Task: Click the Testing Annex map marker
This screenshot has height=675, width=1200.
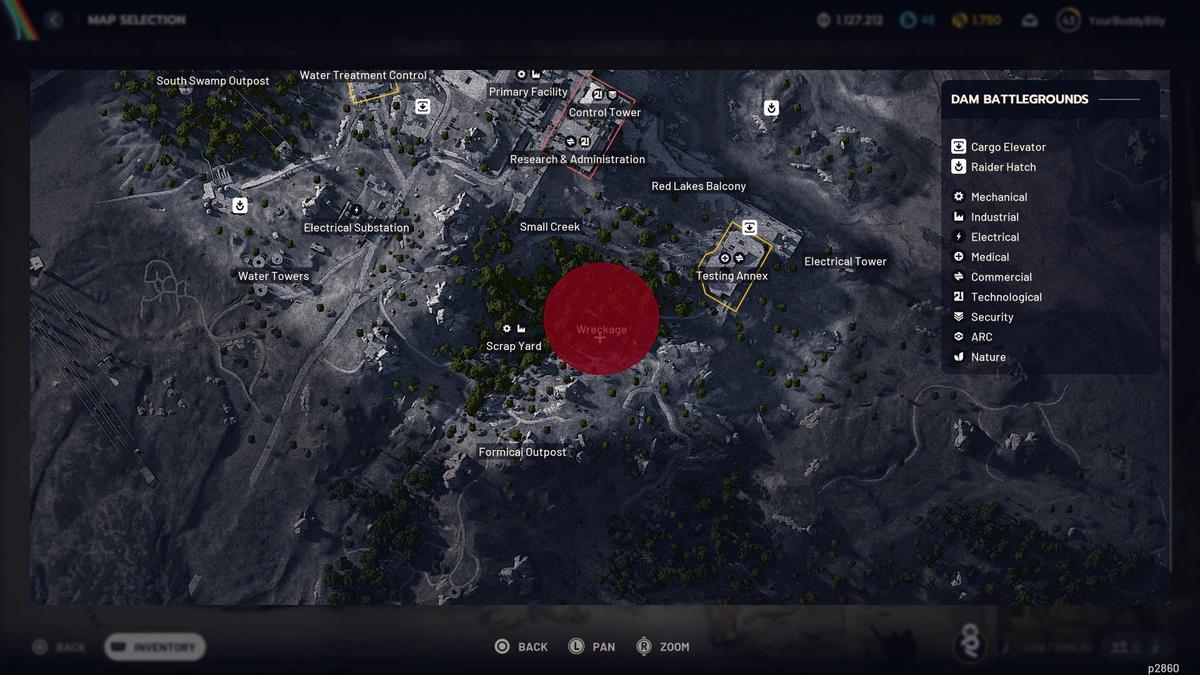Action: point(732,276)
